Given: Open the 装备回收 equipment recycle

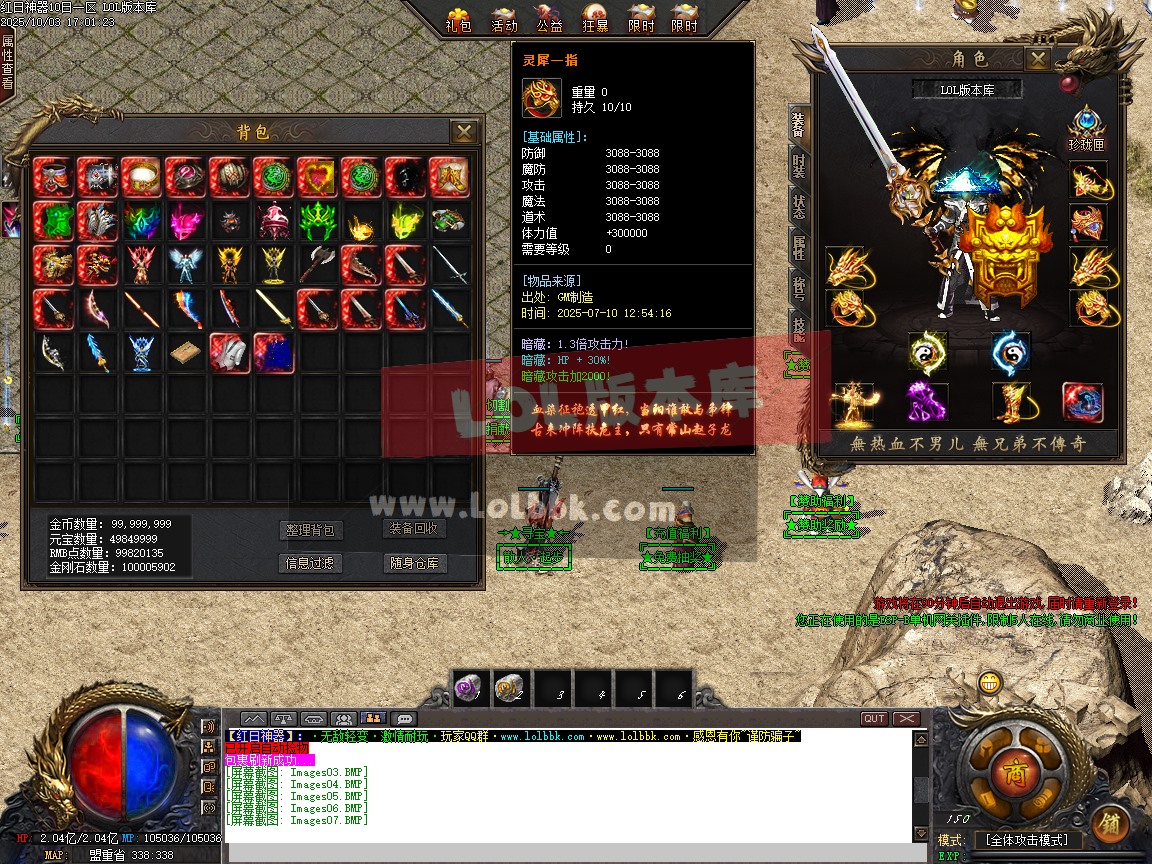Looking at the screenshot, I should [415, 529].
